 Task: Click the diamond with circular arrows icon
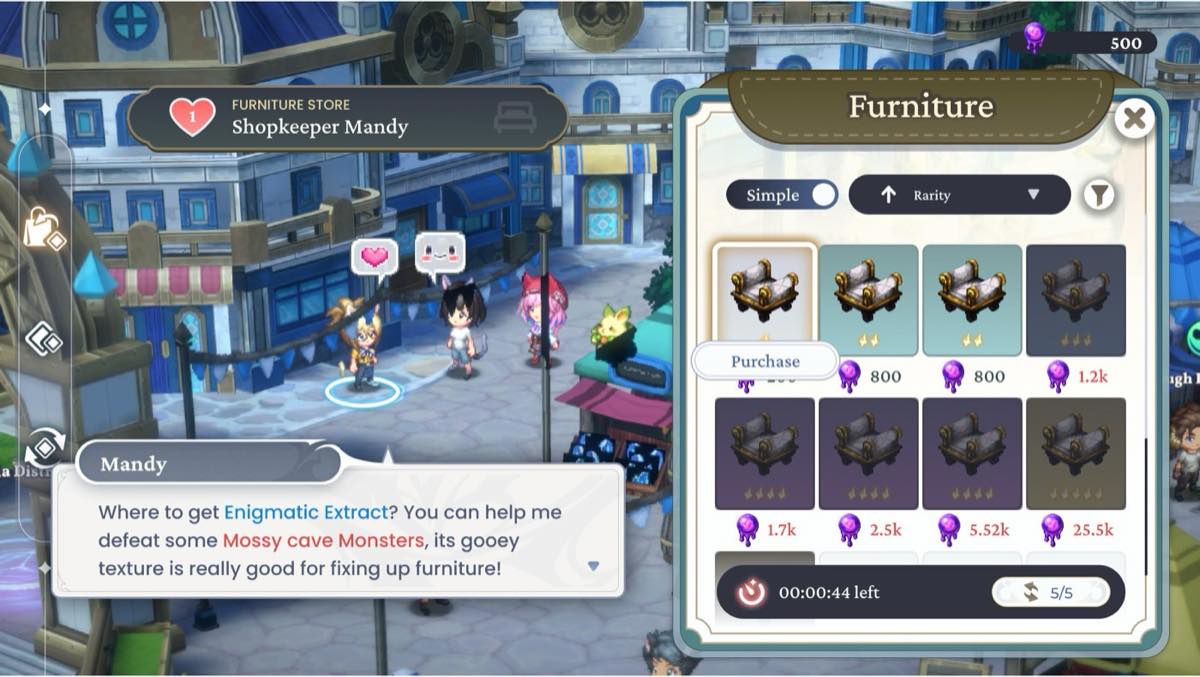point(45,447)
